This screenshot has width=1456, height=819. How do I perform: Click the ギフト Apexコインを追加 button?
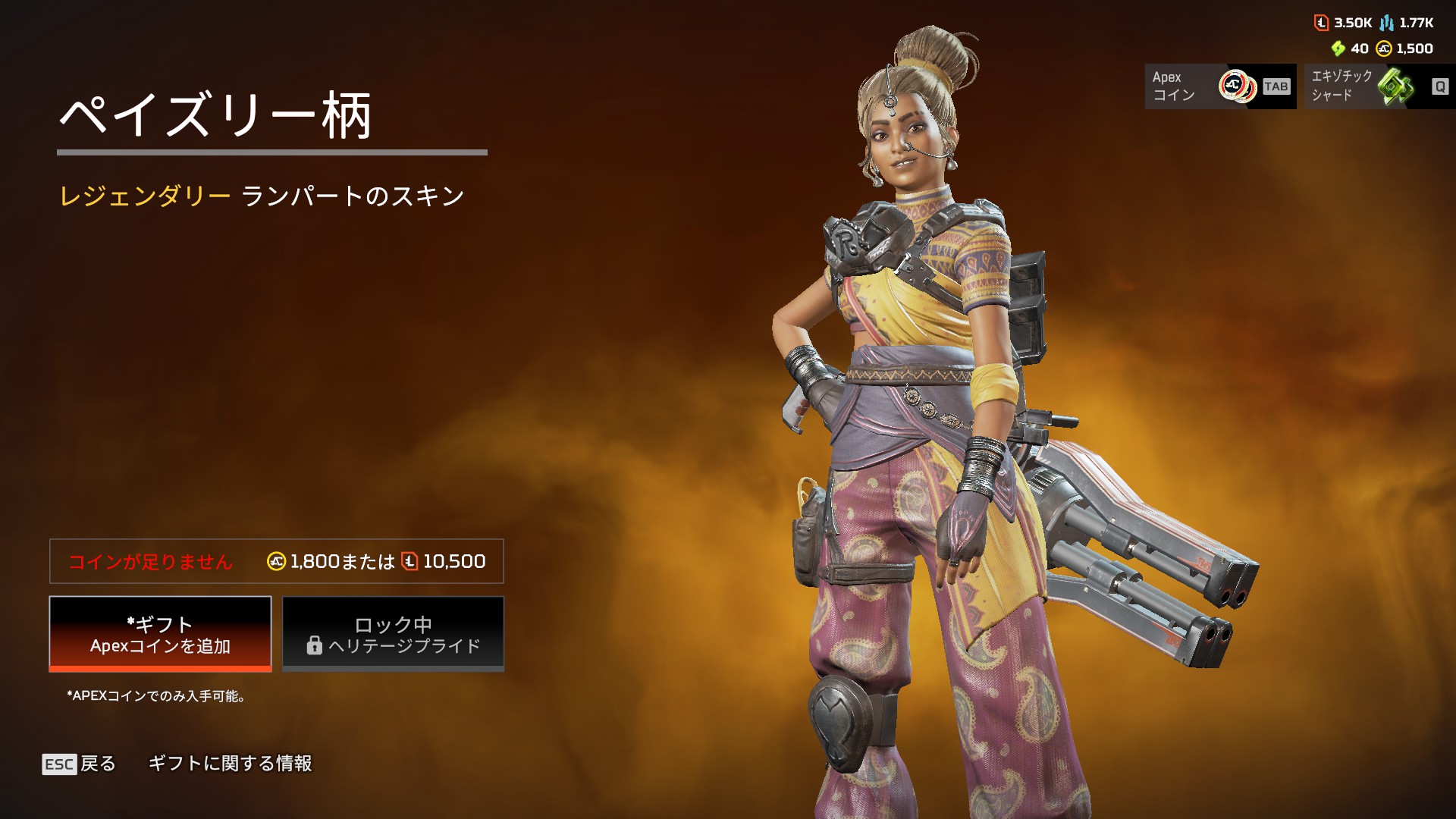coord(160,634)
